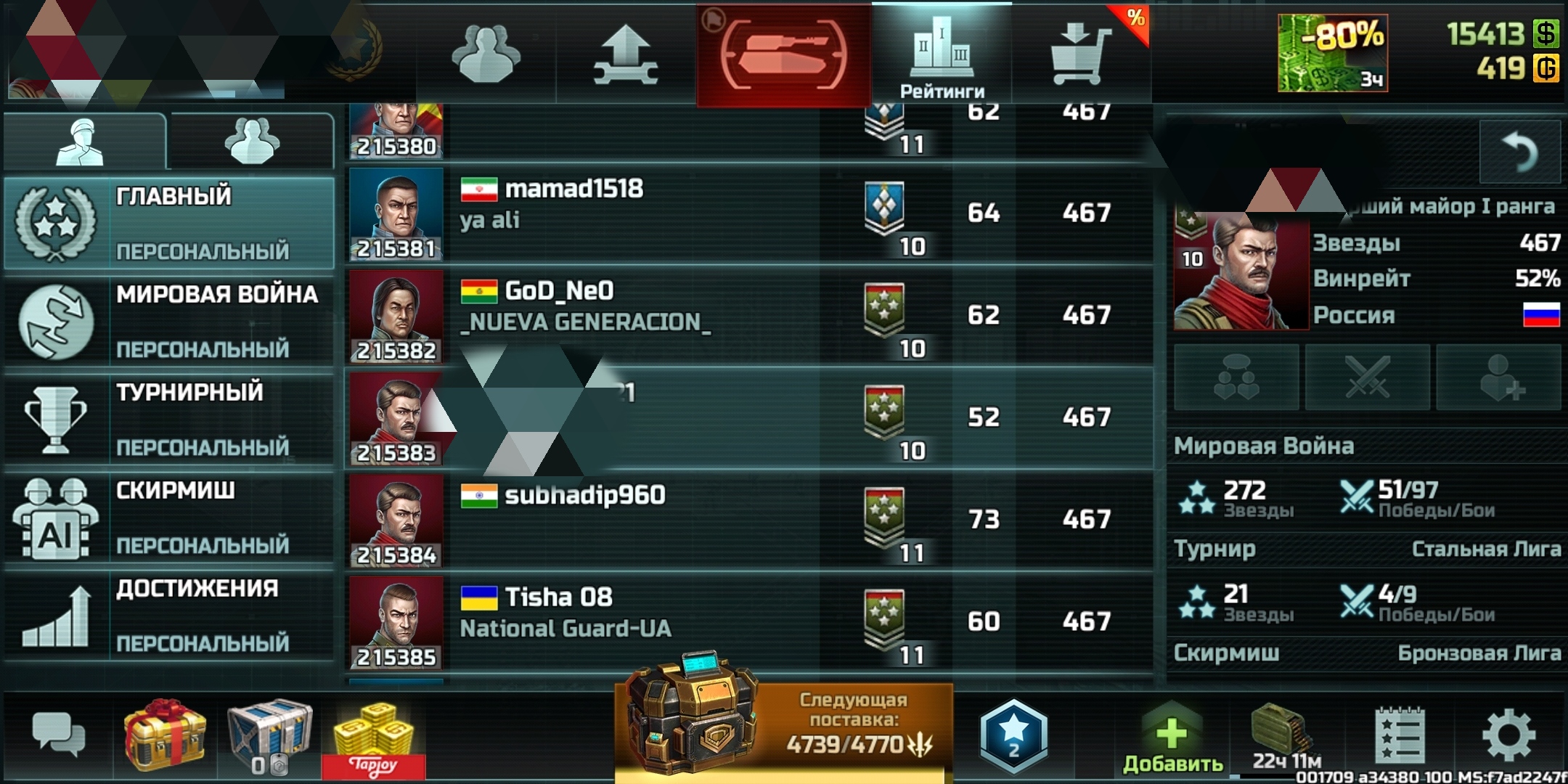Open the settings gear

[1508, 736]
